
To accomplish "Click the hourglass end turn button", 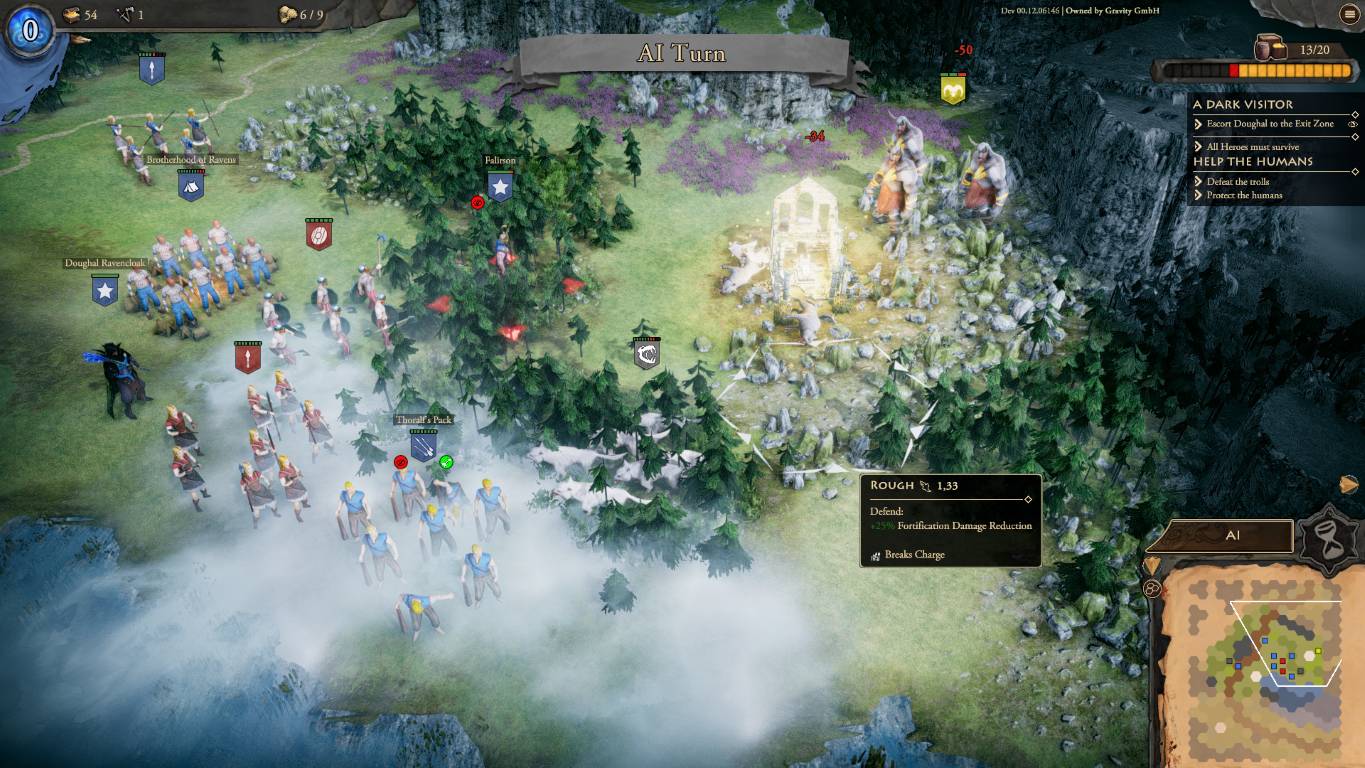I will (1327, 540).
